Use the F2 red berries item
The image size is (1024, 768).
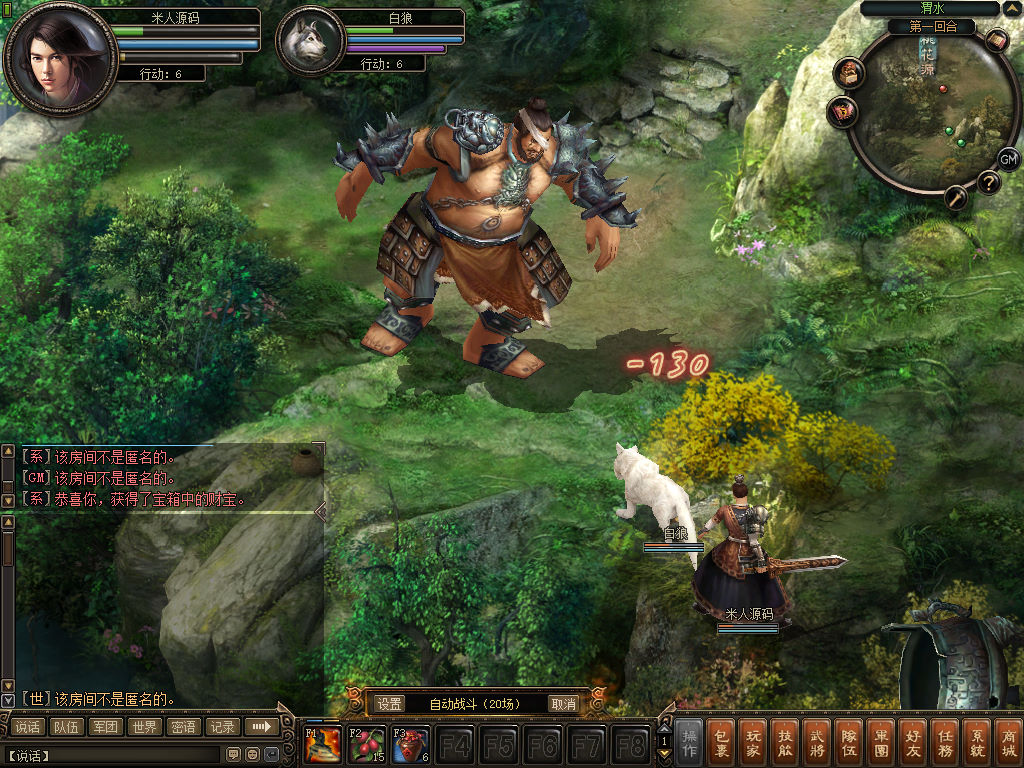368,746
